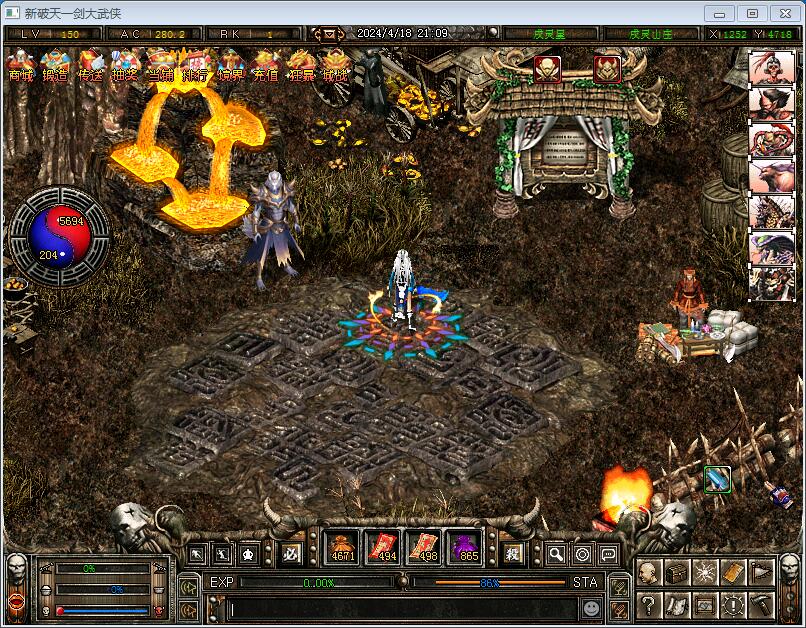The width and height of the screenshot is (806, 628).
Task: Open the 抽奖 lottery menu
Action: click(x=124, y=66)
